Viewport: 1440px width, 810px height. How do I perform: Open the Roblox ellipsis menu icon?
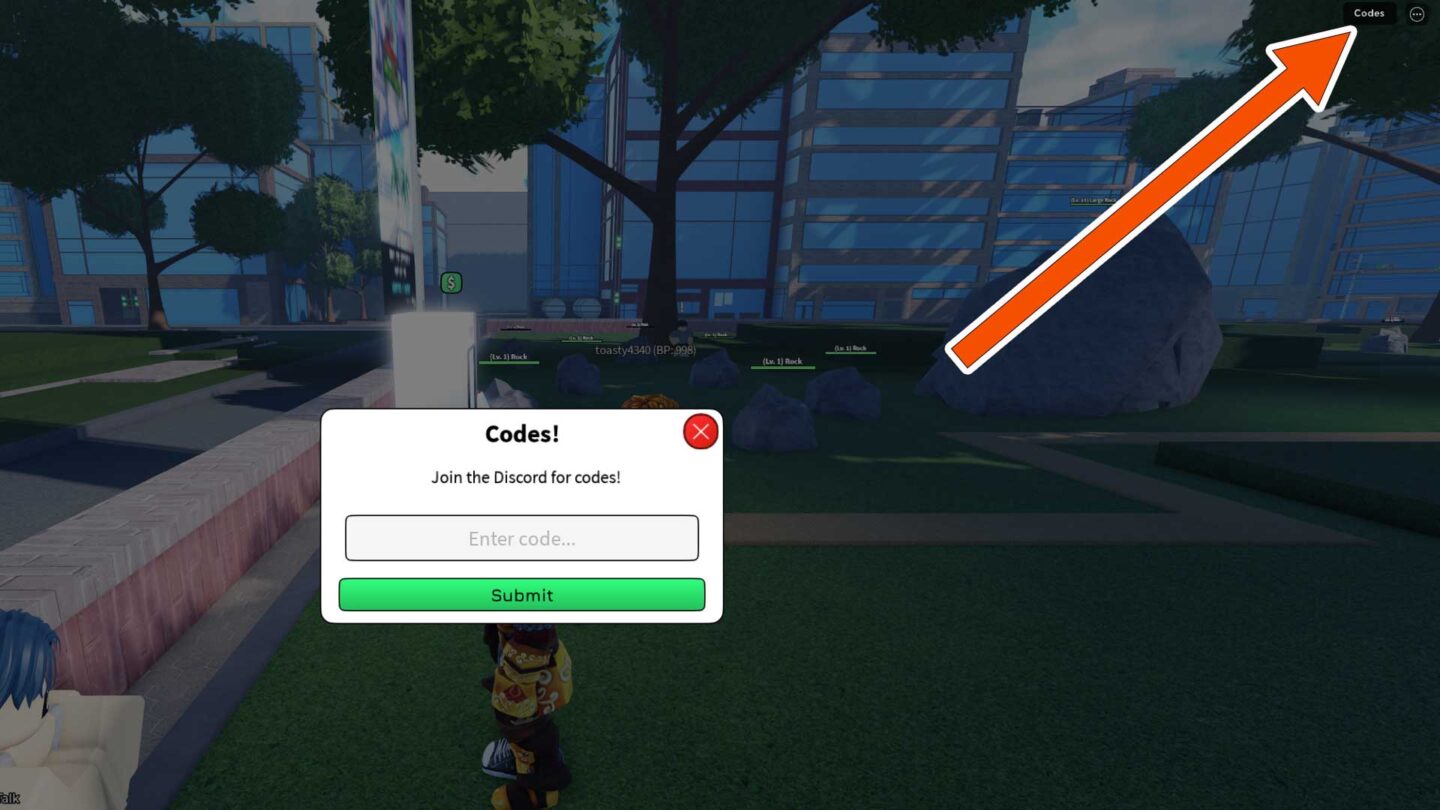click(x=1416, y=13)
